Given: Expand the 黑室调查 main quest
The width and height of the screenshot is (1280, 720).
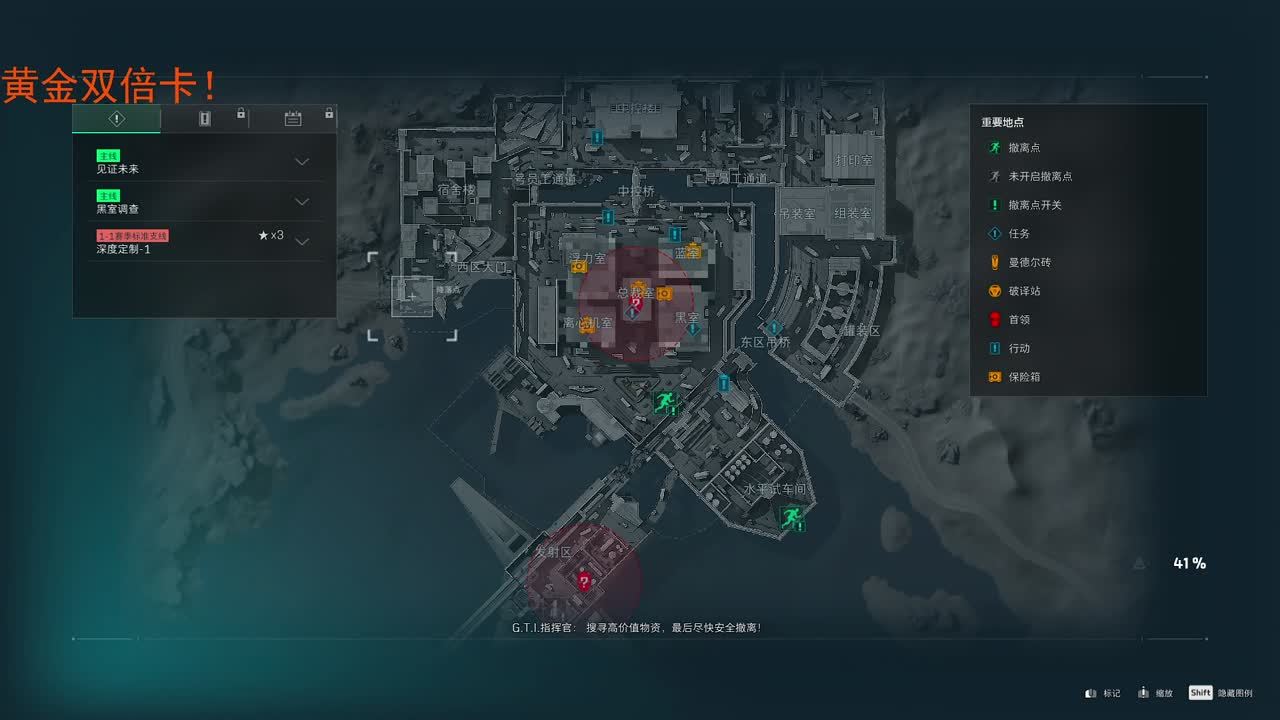Looking at the screenshot, I should pos(302,202).
